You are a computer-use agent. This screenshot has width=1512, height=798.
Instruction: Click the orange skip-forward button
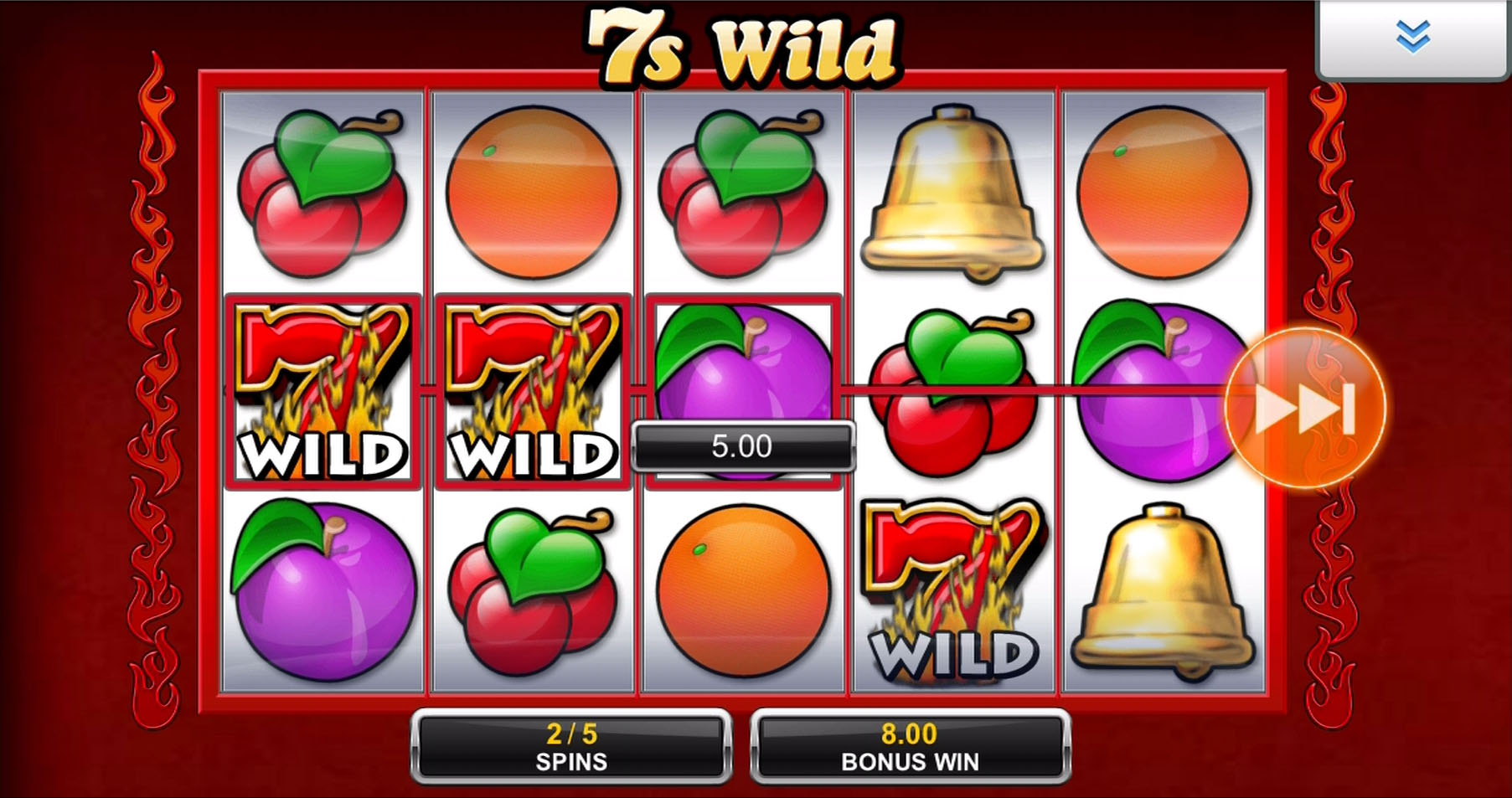(1303, 408)
